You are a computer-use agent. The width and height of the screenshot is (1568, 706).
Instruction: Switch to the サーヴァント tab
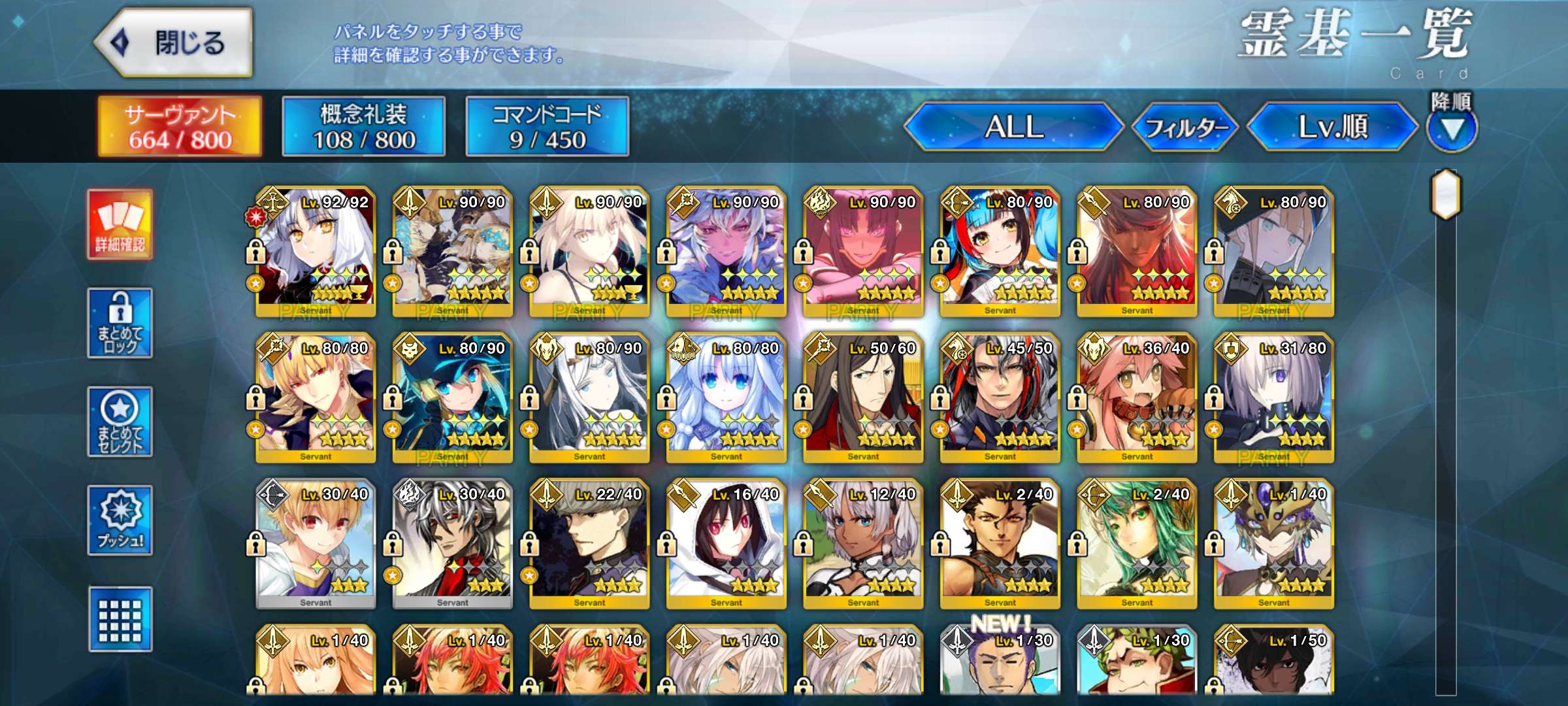click(x=180, y=126)
